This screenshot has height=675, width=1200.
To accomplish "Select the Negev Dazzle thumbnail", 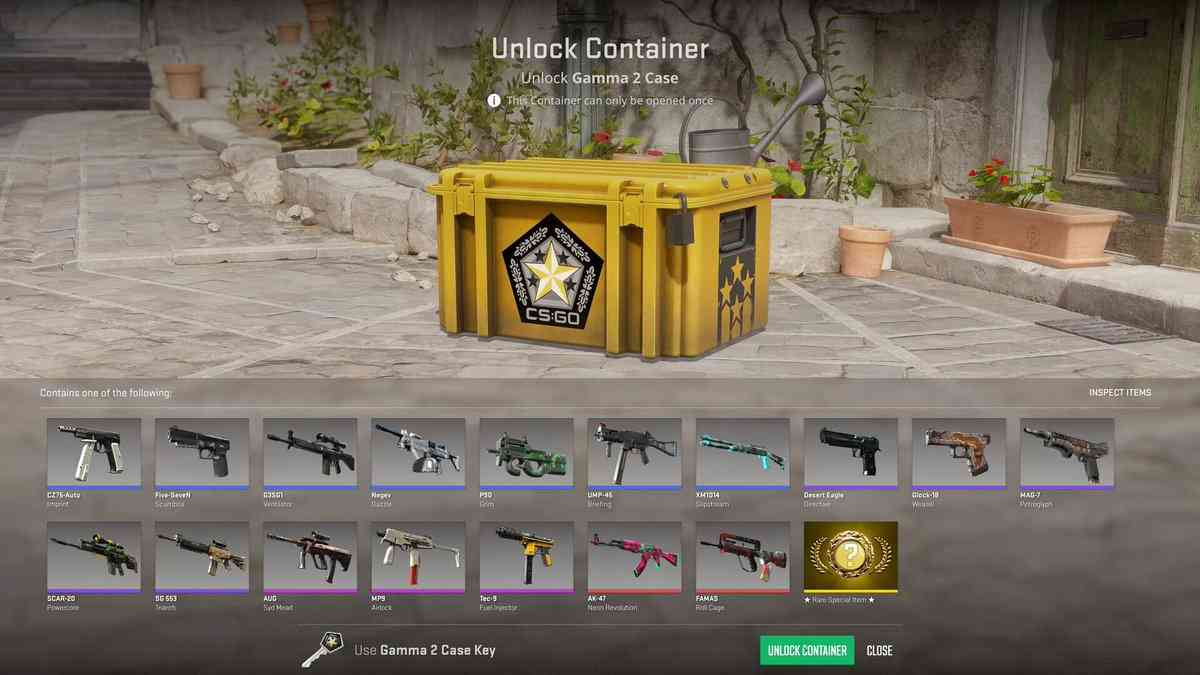I will point(418,453).
